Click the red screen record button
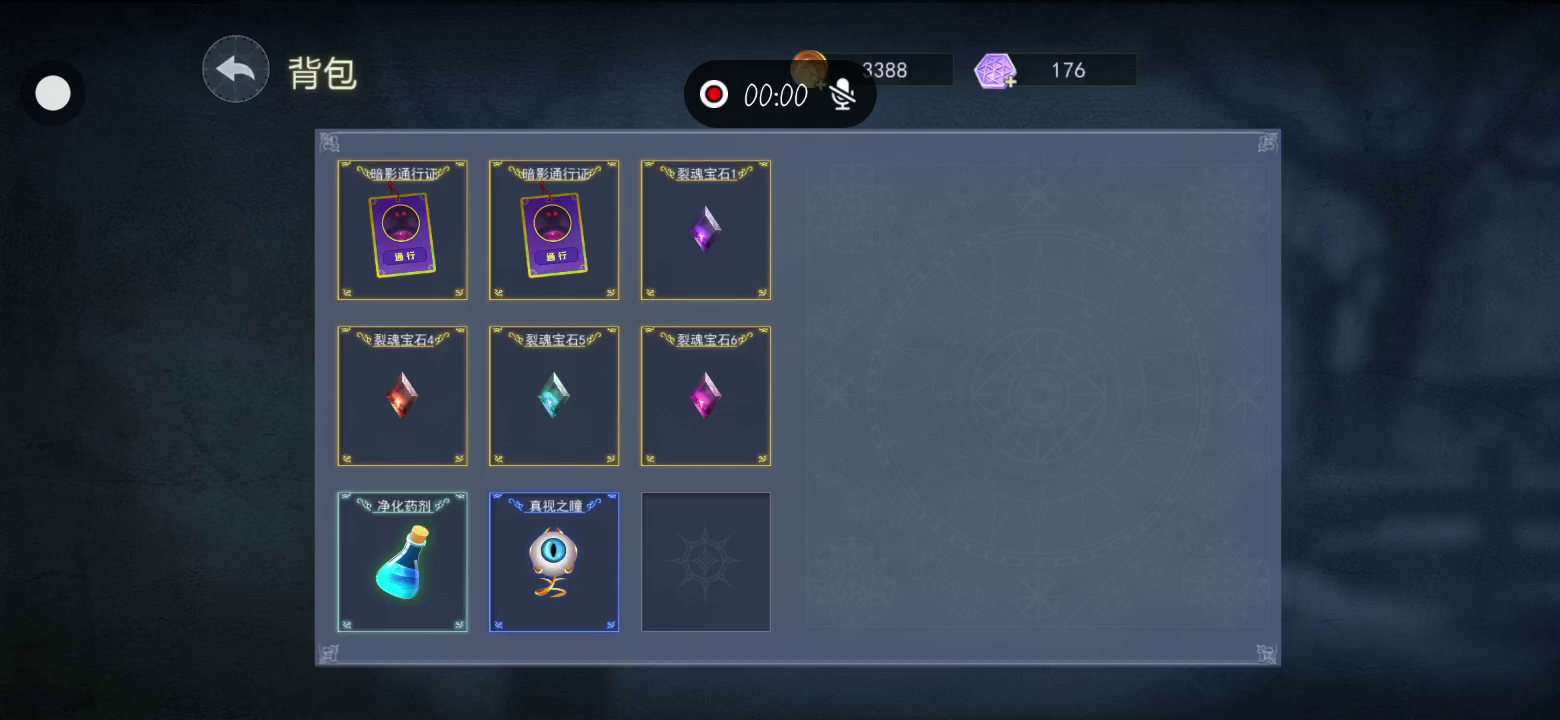The width and height of the screenshot is (1560, 720). tap(714, 94)
